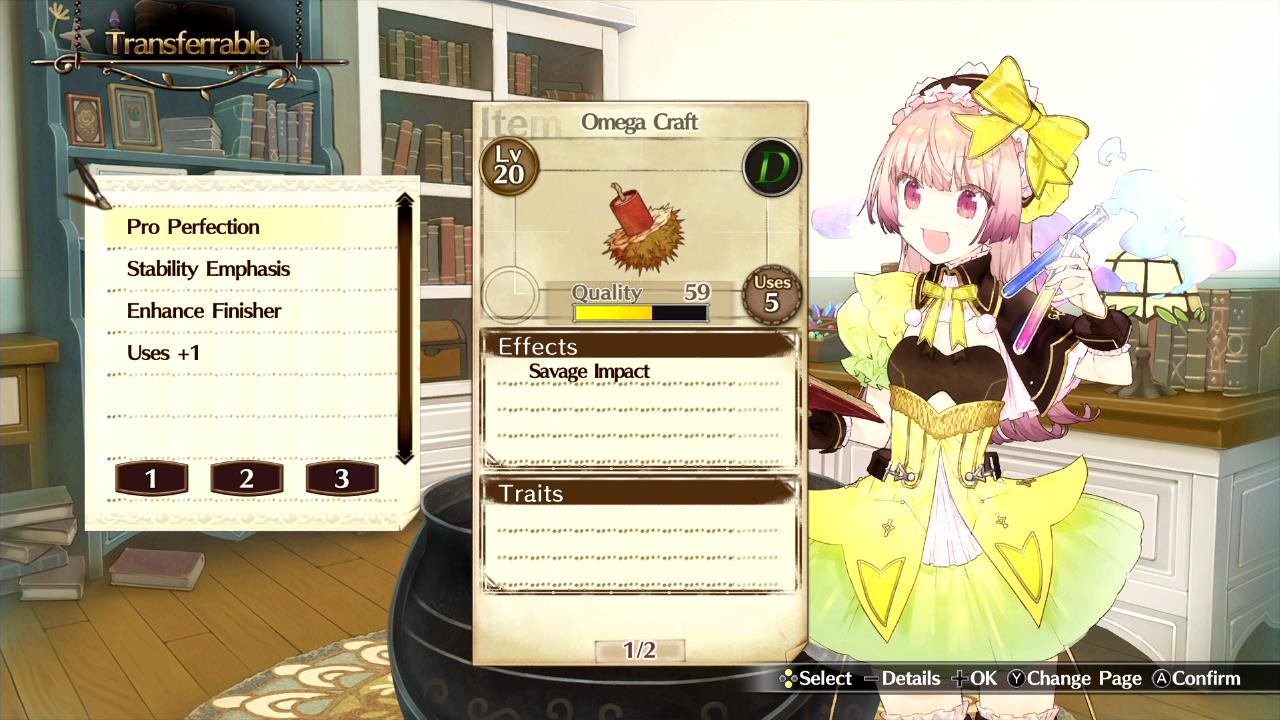Click the Omega Craft bomb item image

point(645,225)
